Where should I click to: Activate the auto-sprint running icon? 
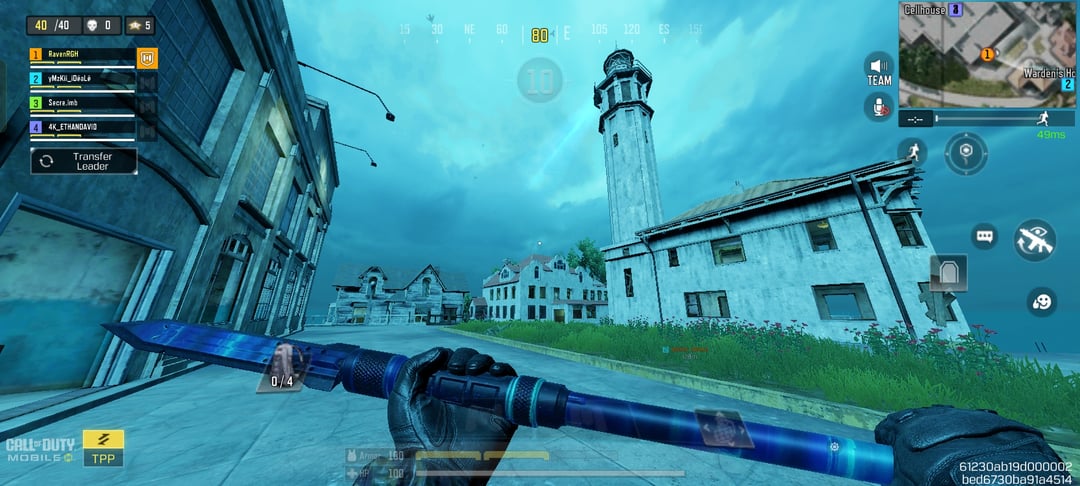click(911, 153)
